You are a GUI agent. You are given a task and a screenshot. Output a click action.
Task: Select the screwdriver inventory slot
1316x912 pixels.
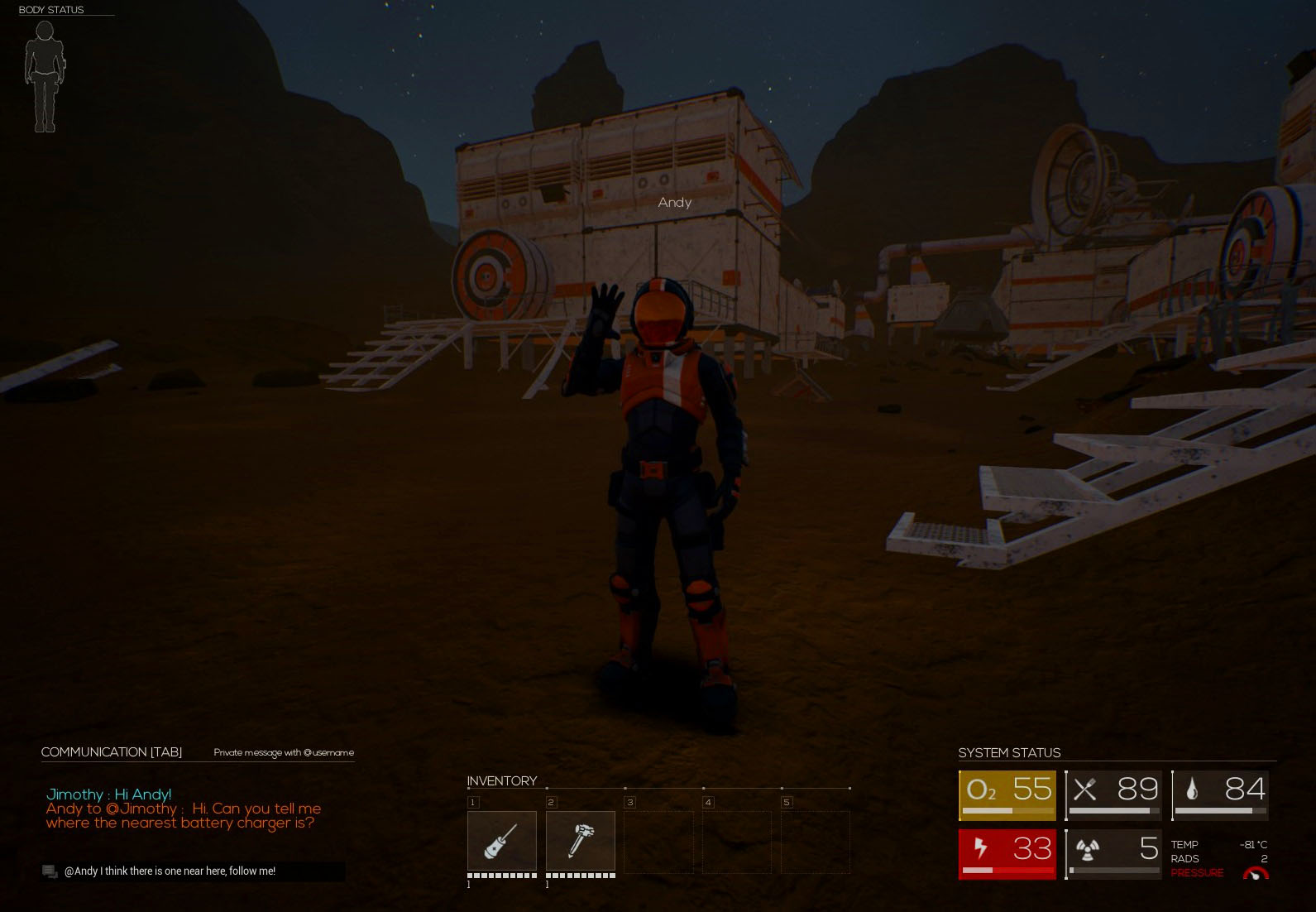(501, 841)
